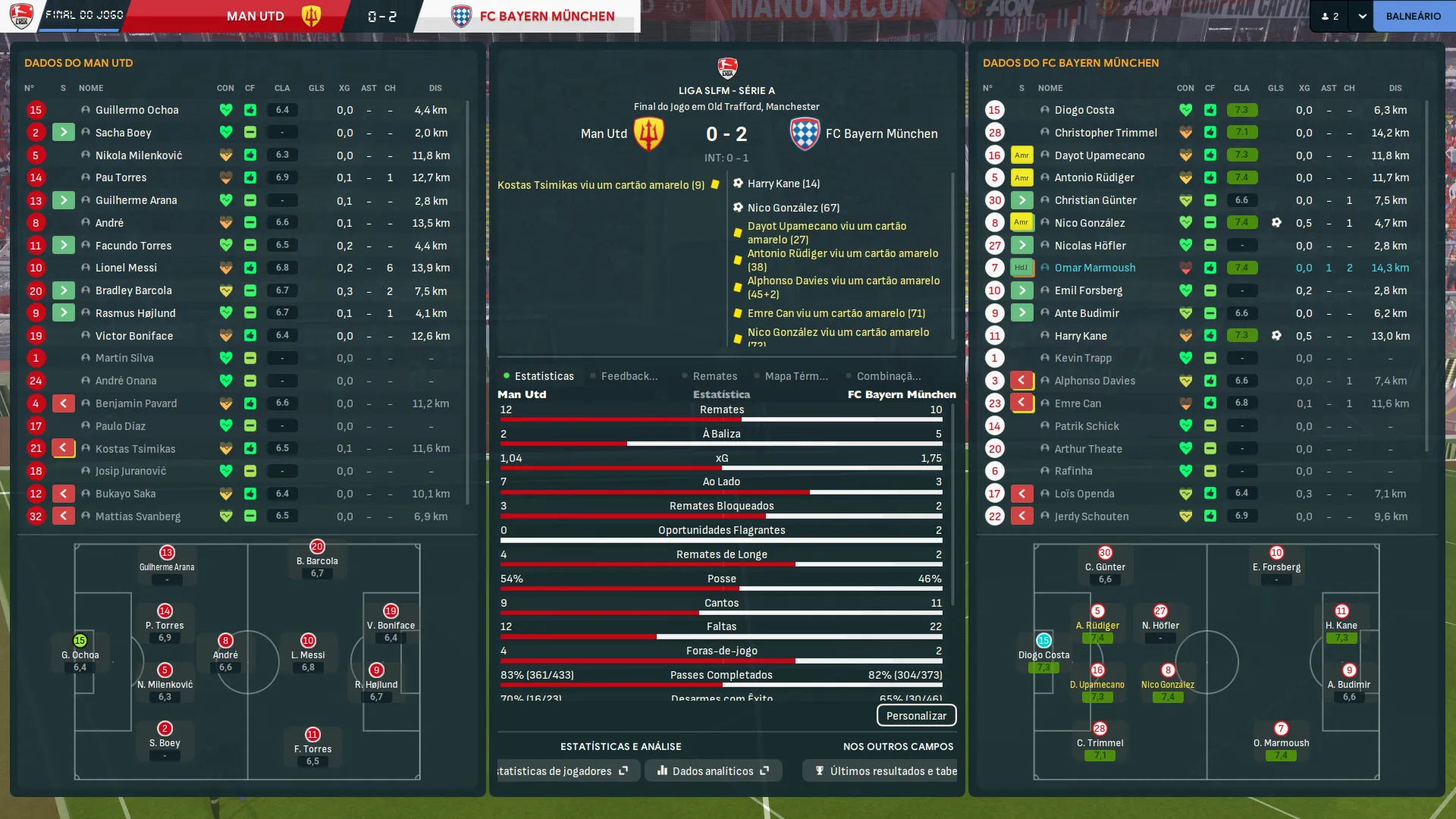Click Guillermo Ochoa's player row
The width and height of the screenshot is (1456, 819).
pos(136,110)
